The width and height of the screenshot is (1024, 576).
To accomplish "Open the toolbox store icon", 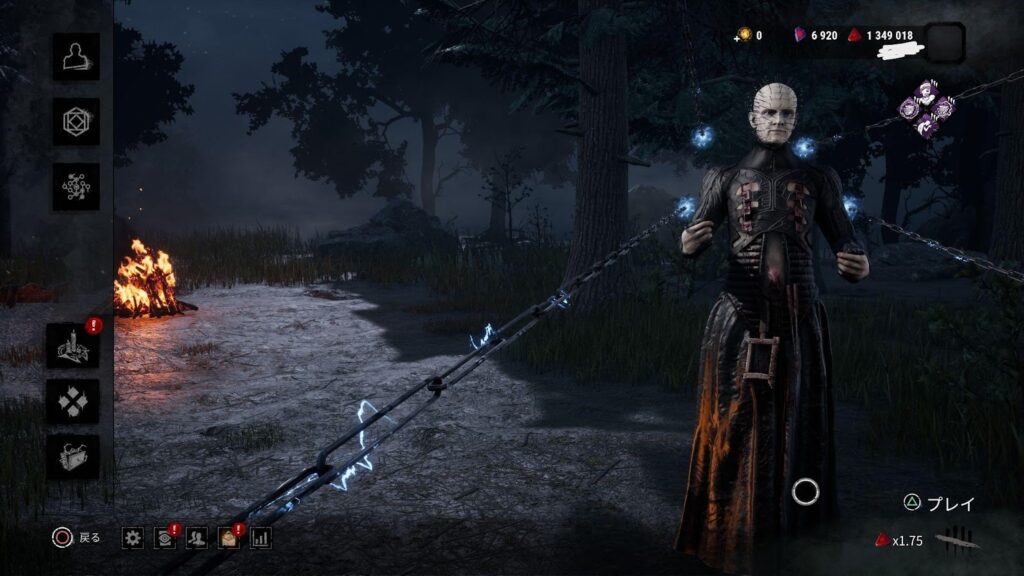I will pyautogui.click(x=73, y=456).
